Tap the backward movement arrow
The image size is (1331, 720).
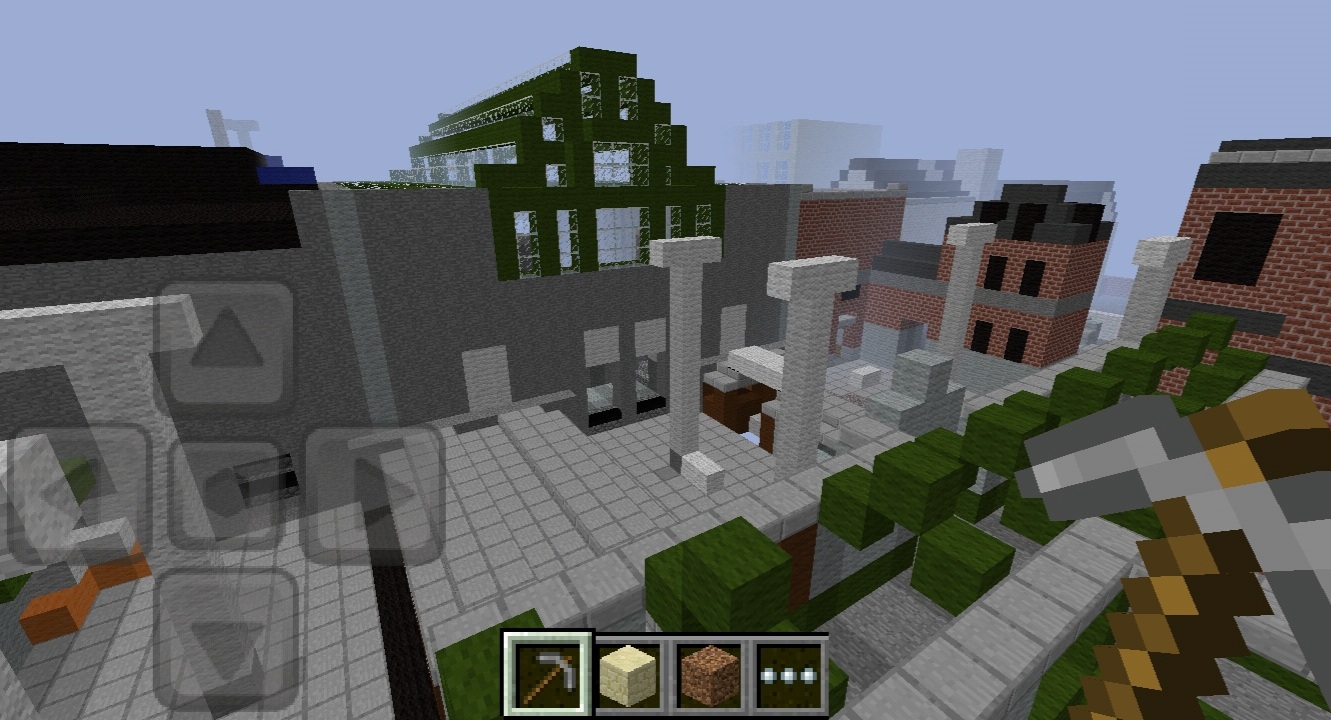click(x=227, y=630)
